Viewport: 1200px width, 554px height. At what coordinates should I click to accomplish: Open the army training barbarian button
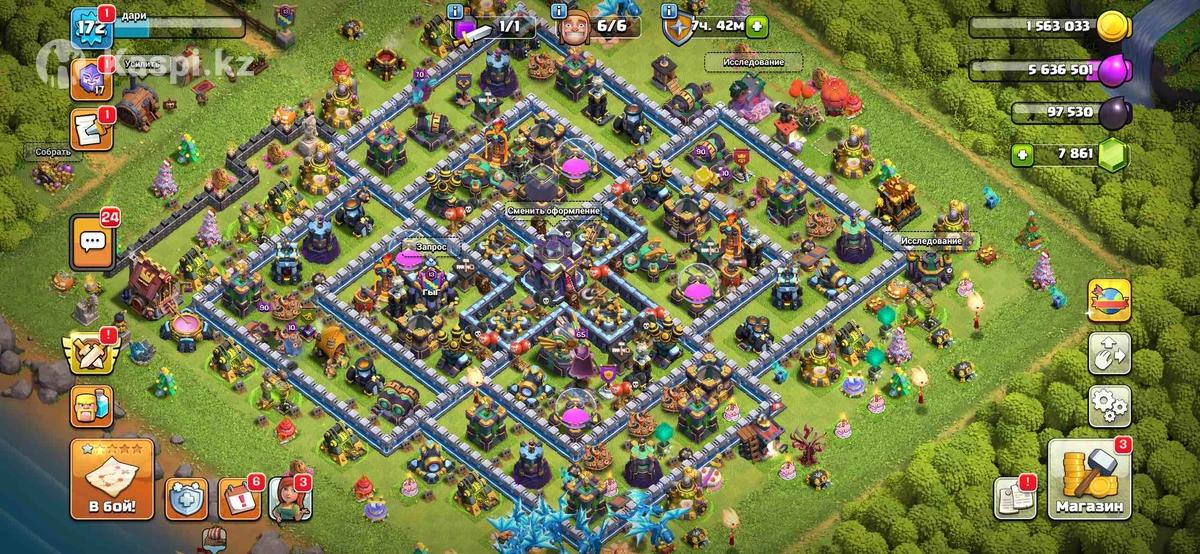click(89, 406)
